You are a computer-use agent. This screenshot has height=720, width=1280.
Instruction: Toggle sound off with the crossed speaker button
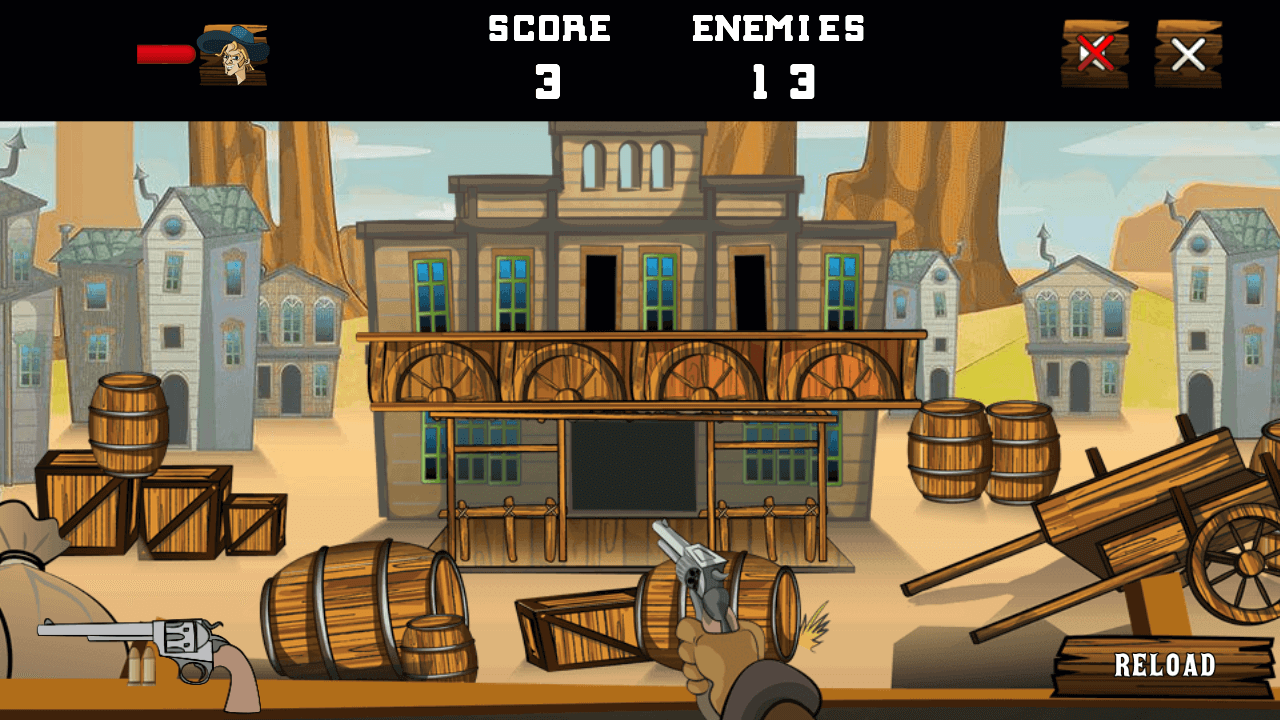click(x=1096, y=55)
